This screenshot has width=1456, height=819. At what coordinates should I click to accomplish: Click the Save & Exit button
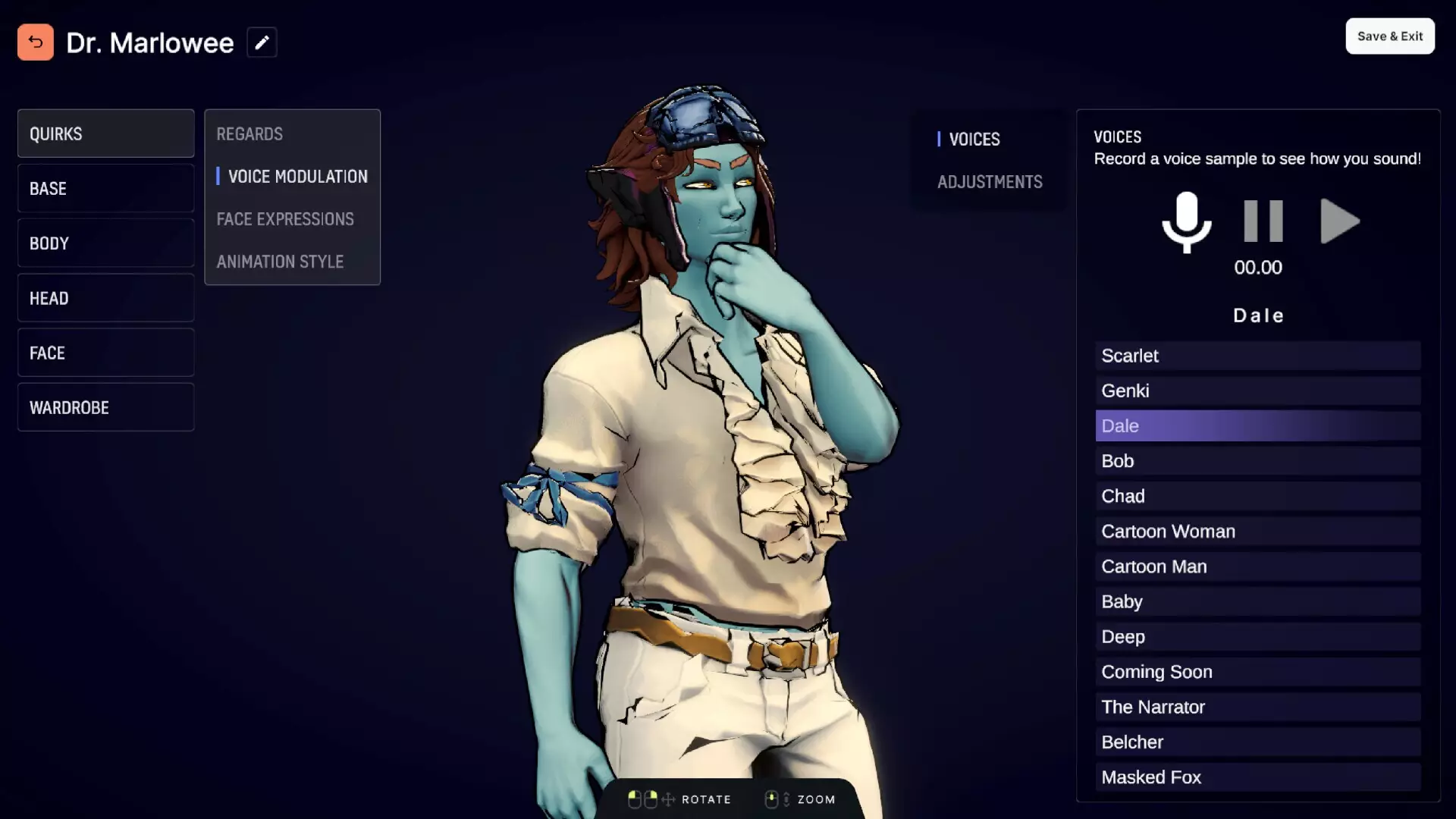click(1389, 36)
